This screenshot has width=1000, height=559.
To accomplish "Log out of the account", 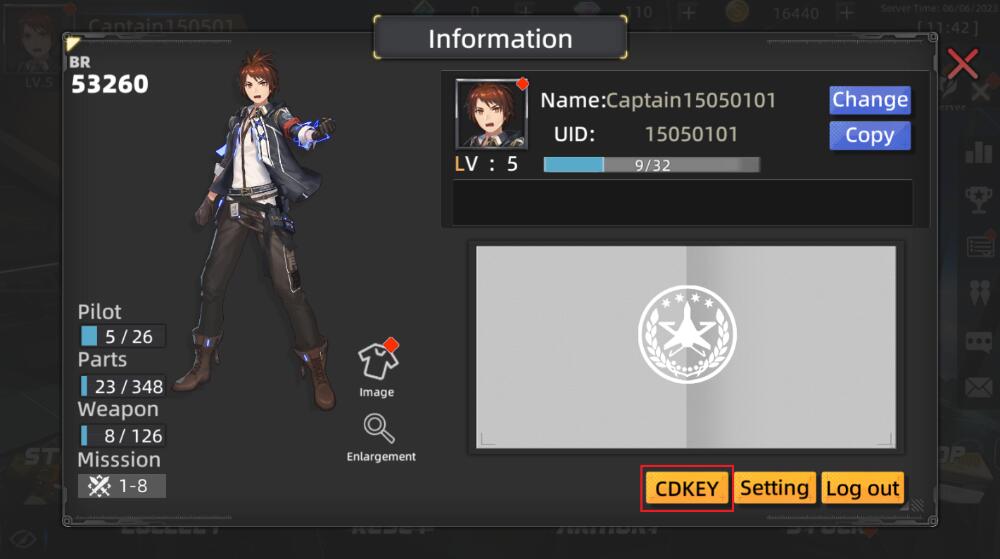I will 862,488.
